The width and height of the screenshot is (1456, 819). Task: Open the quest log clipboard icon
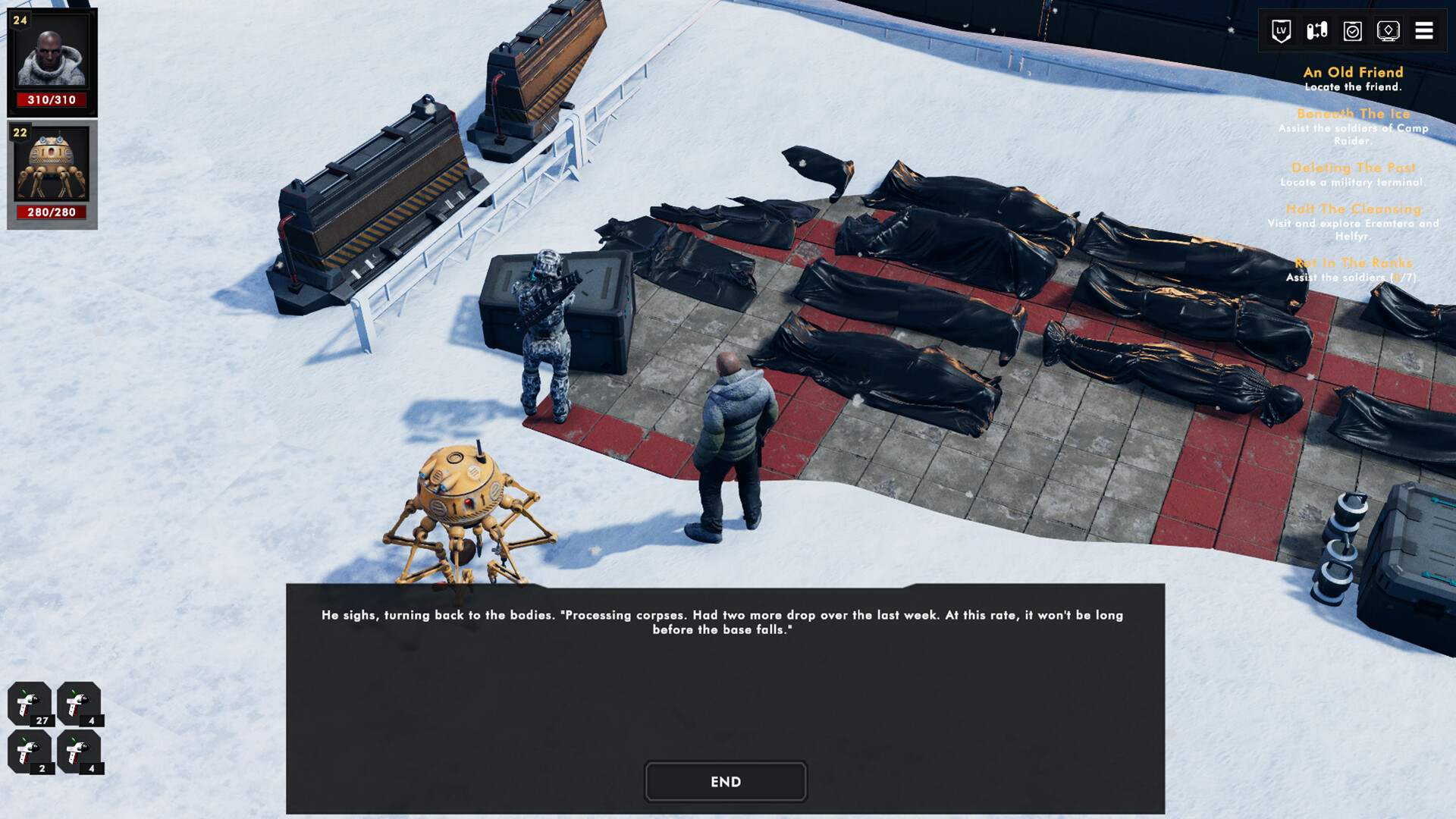(1352, 31)
